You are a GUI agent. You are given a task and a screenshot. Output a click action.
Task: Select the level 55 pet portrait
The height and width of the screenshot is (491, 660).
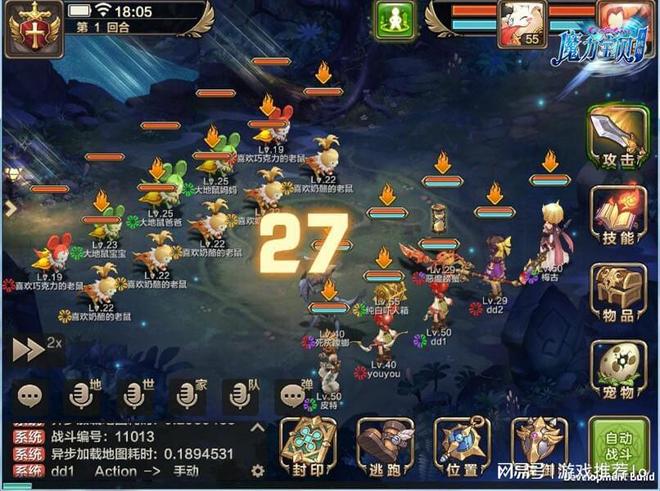(x=517, y=24)
